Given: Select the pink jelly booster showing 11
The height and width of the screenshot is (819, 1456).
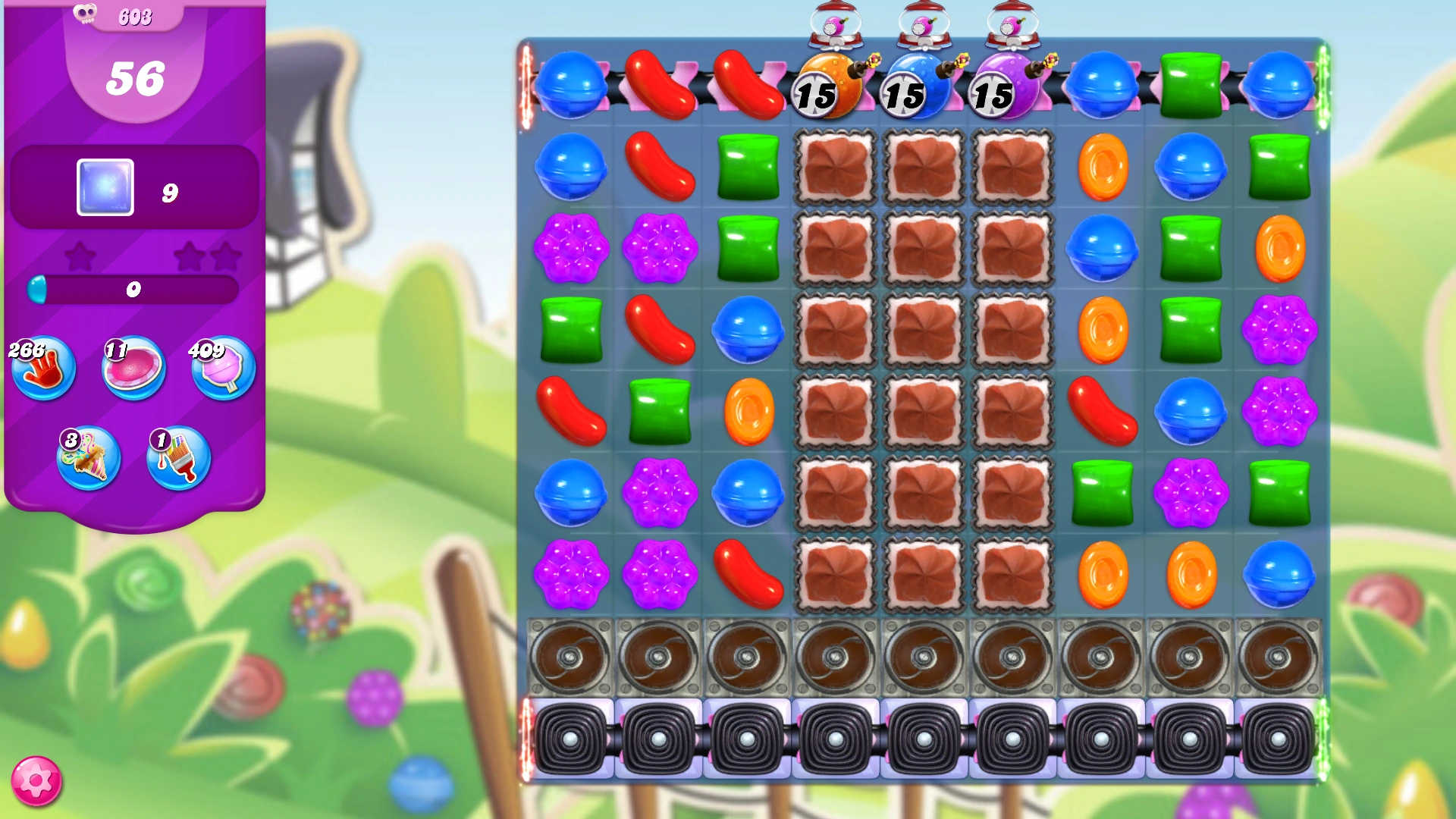Looking at the screenshot, I should coord(133,369).
